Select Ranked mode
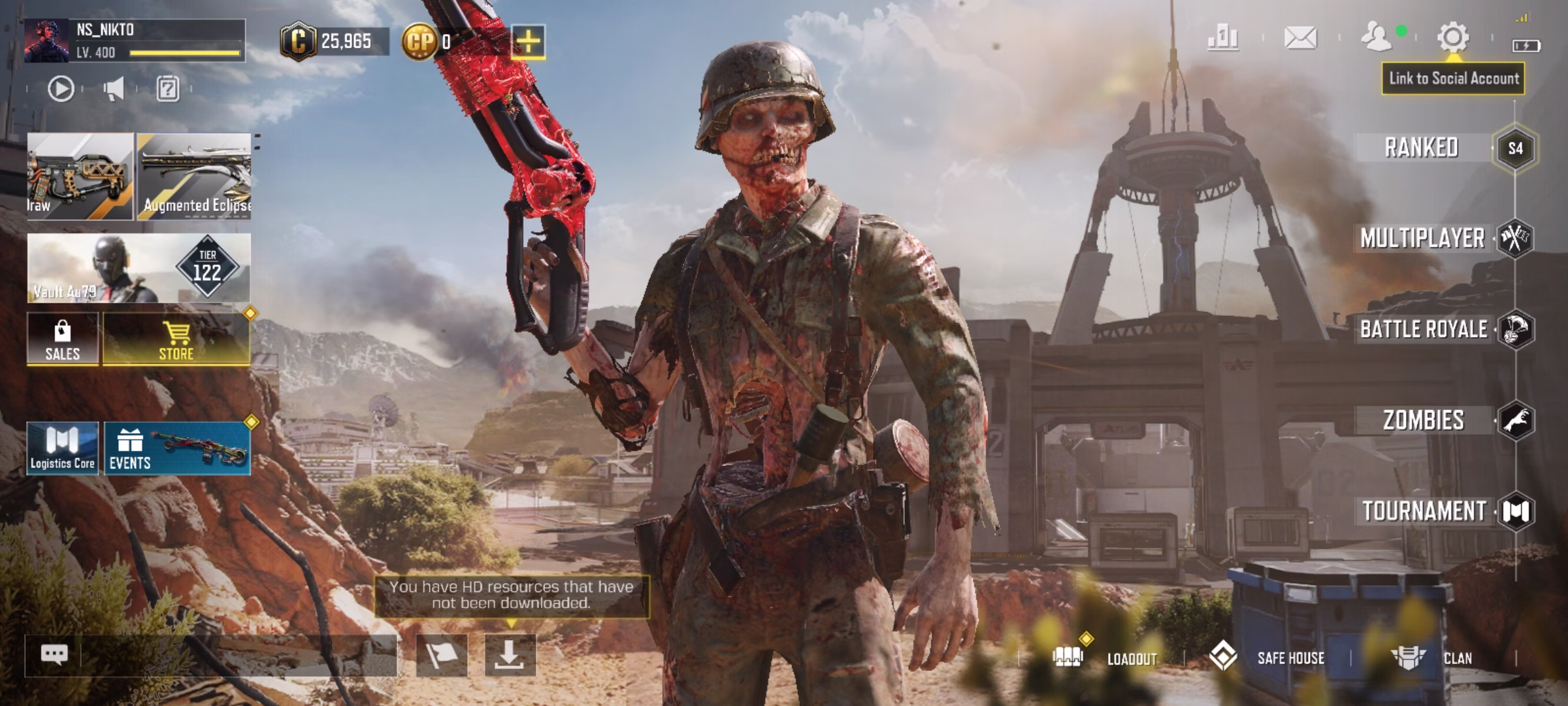This screenshot has width=1568, height=706. 1422,148
